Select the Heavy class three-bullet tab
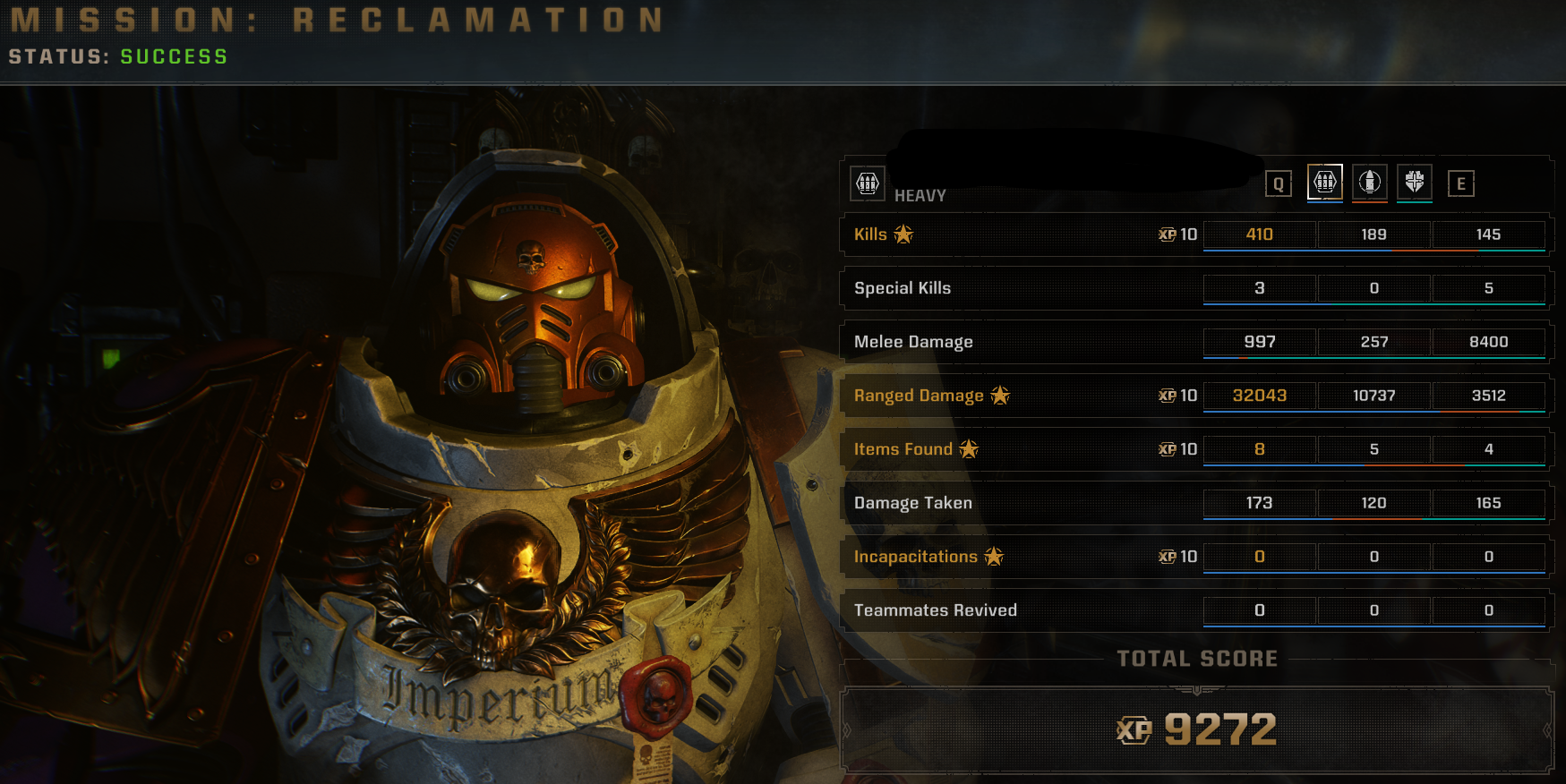The width and height of the screenshot is (1566, 784). 1324,183
